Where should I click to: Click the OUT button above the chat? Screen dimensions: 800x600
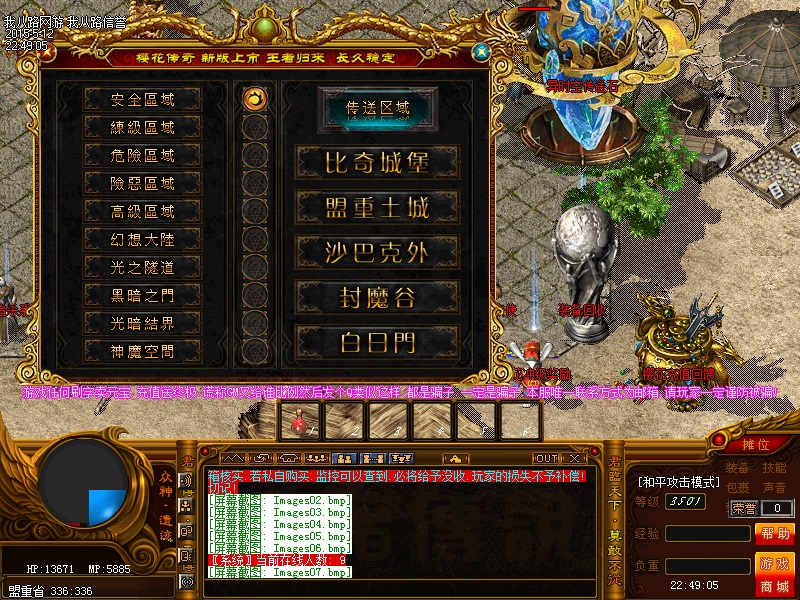tap(547, 459)
